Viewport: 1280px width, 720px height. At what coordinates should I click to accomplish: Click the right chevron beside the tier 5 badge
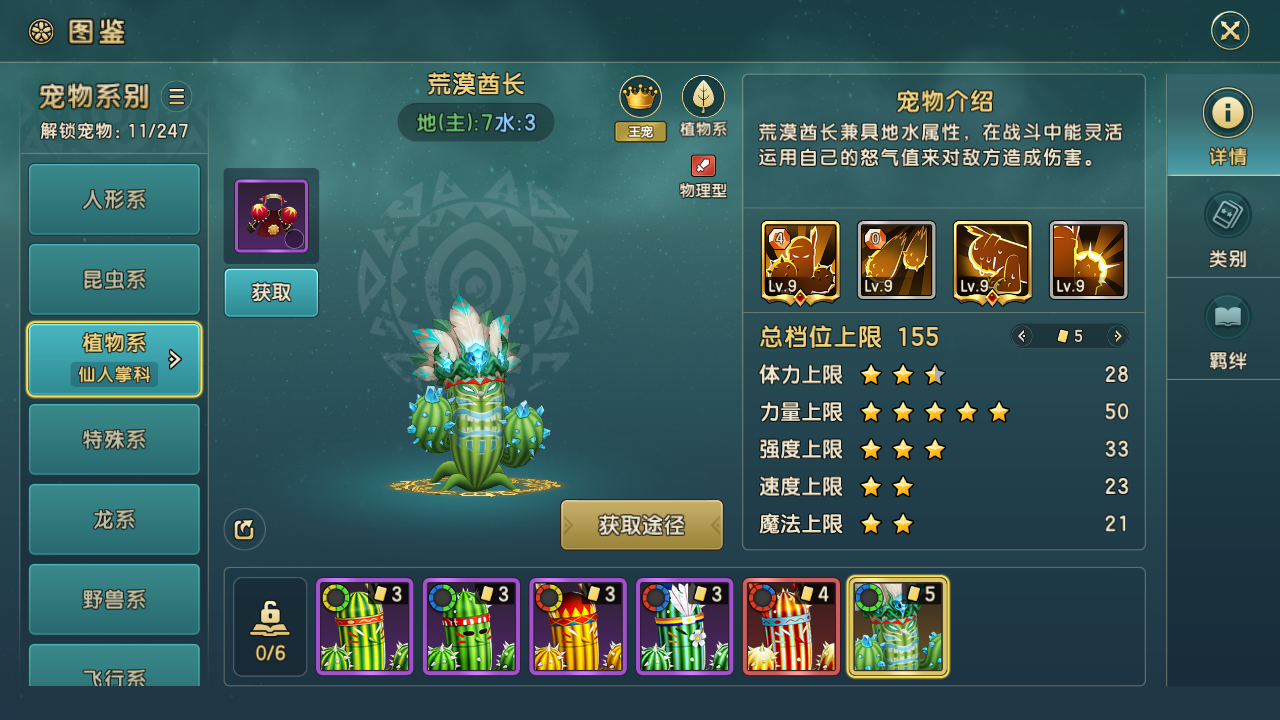(x=1117, y=336)
